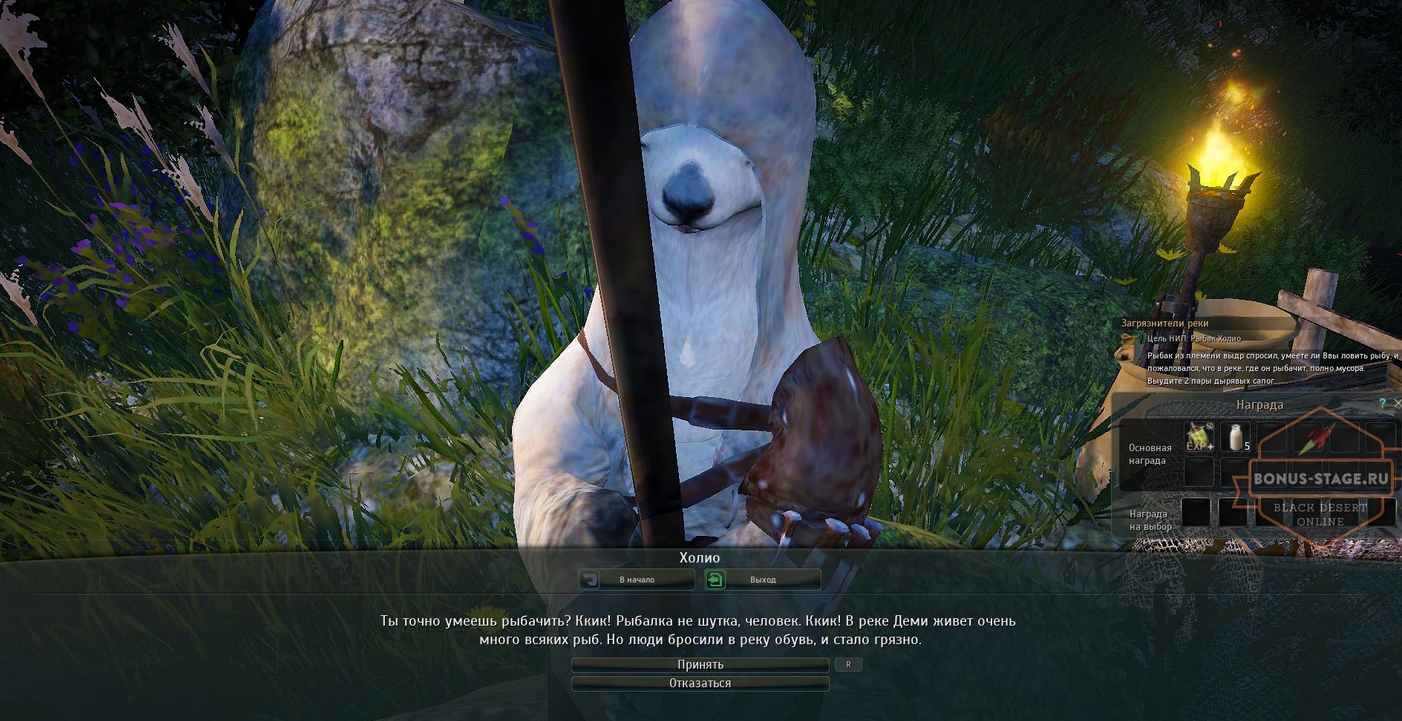Click the NPC name Холио in the dialogue header
1402x721 pixels.
700,557
